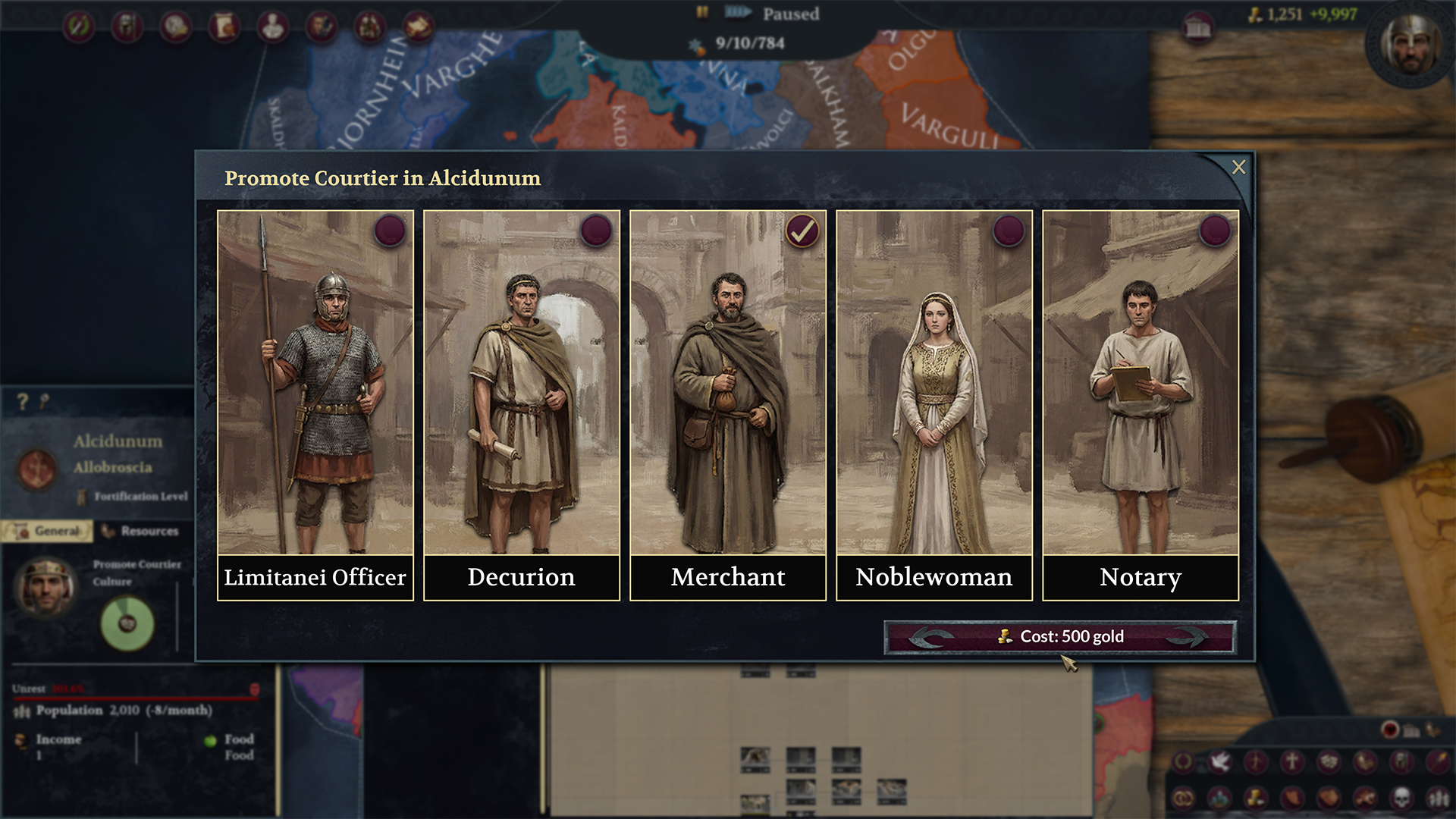Open the temple building icon near gold
Image resolution: width=1456 pixels, height=819 pixels.
pos(1198,28)
